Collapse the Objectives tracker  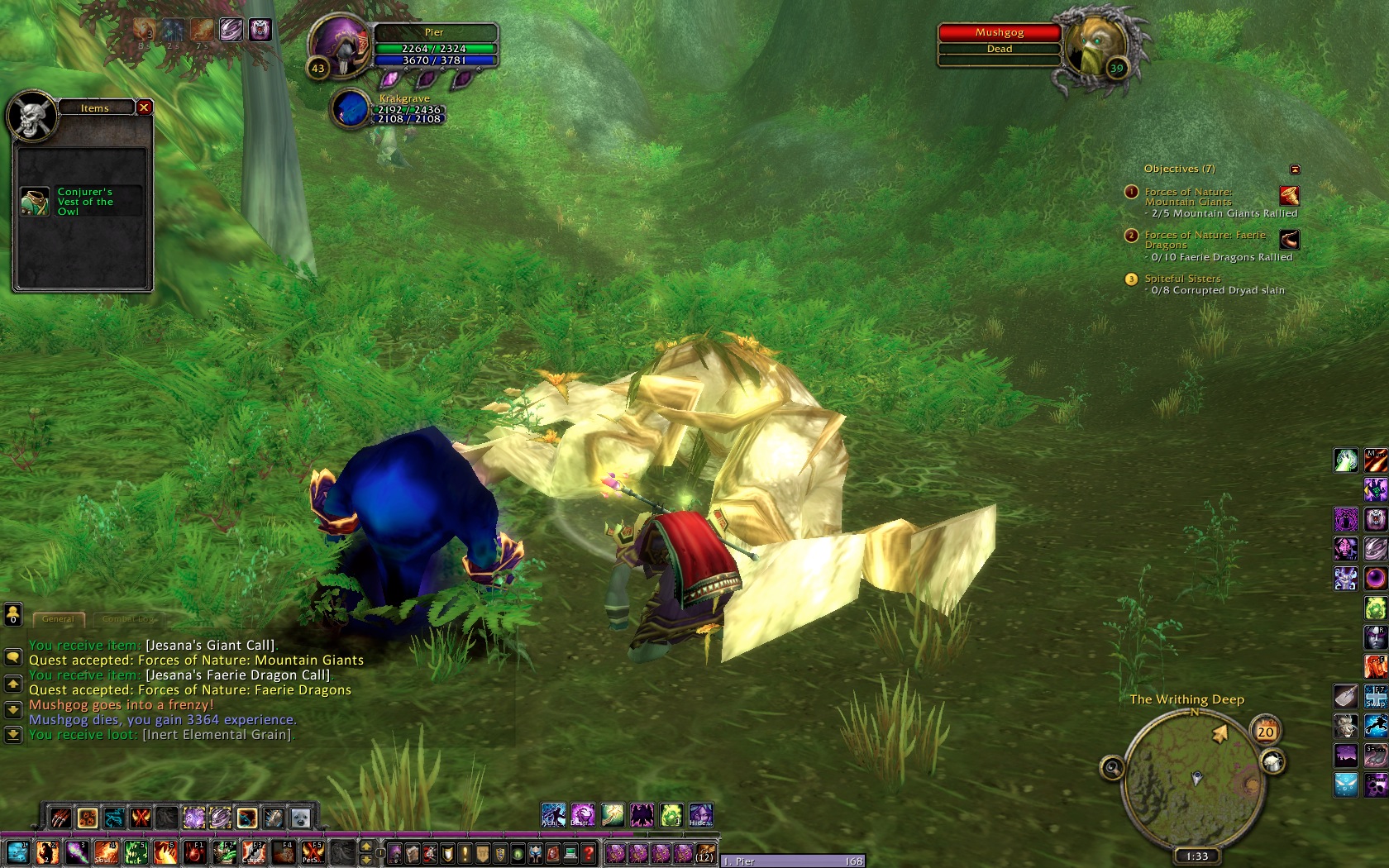coord(1295,169)
